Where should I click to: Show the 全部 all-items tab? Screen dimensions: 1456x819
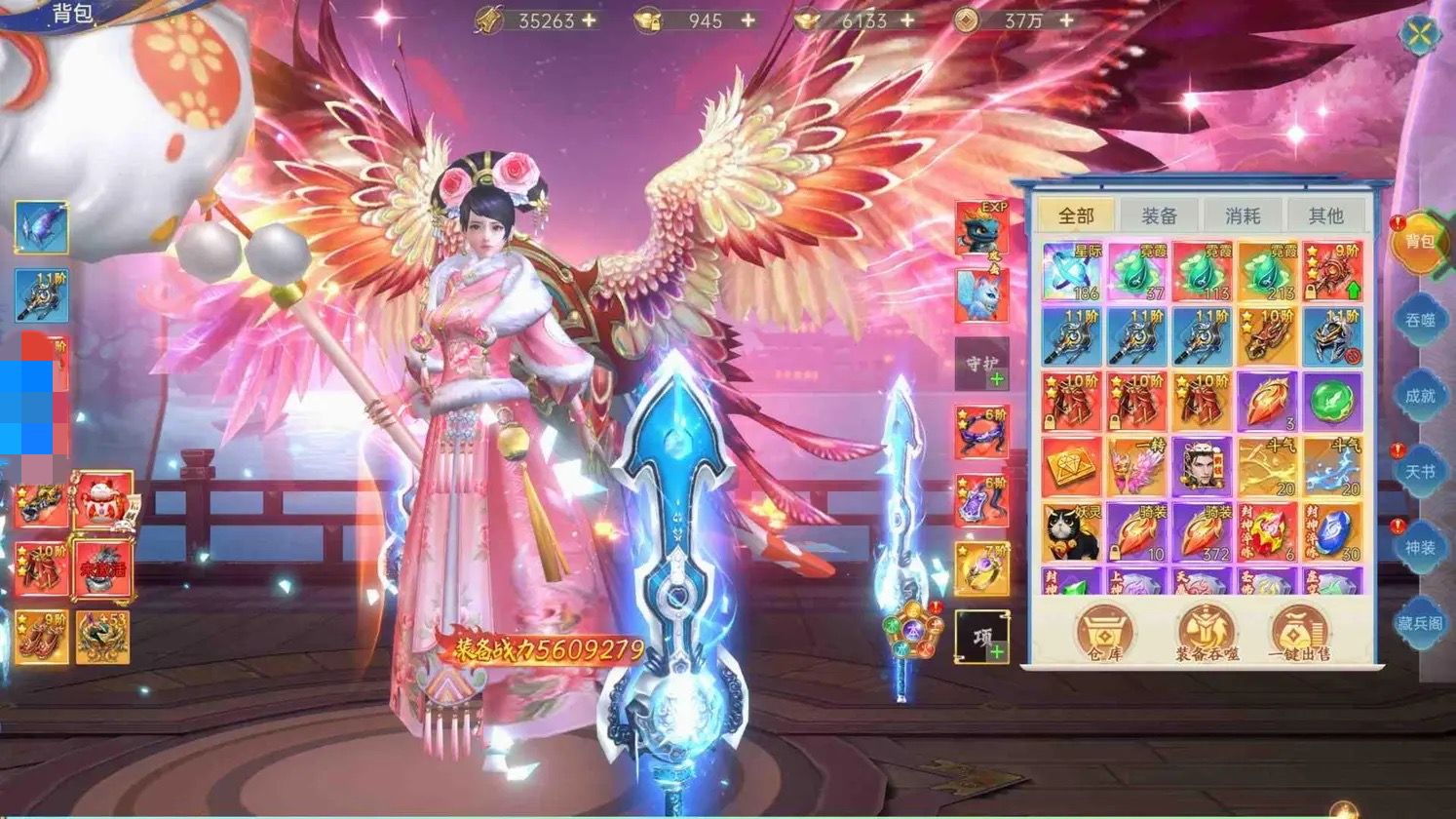(x=1076, y=215)
